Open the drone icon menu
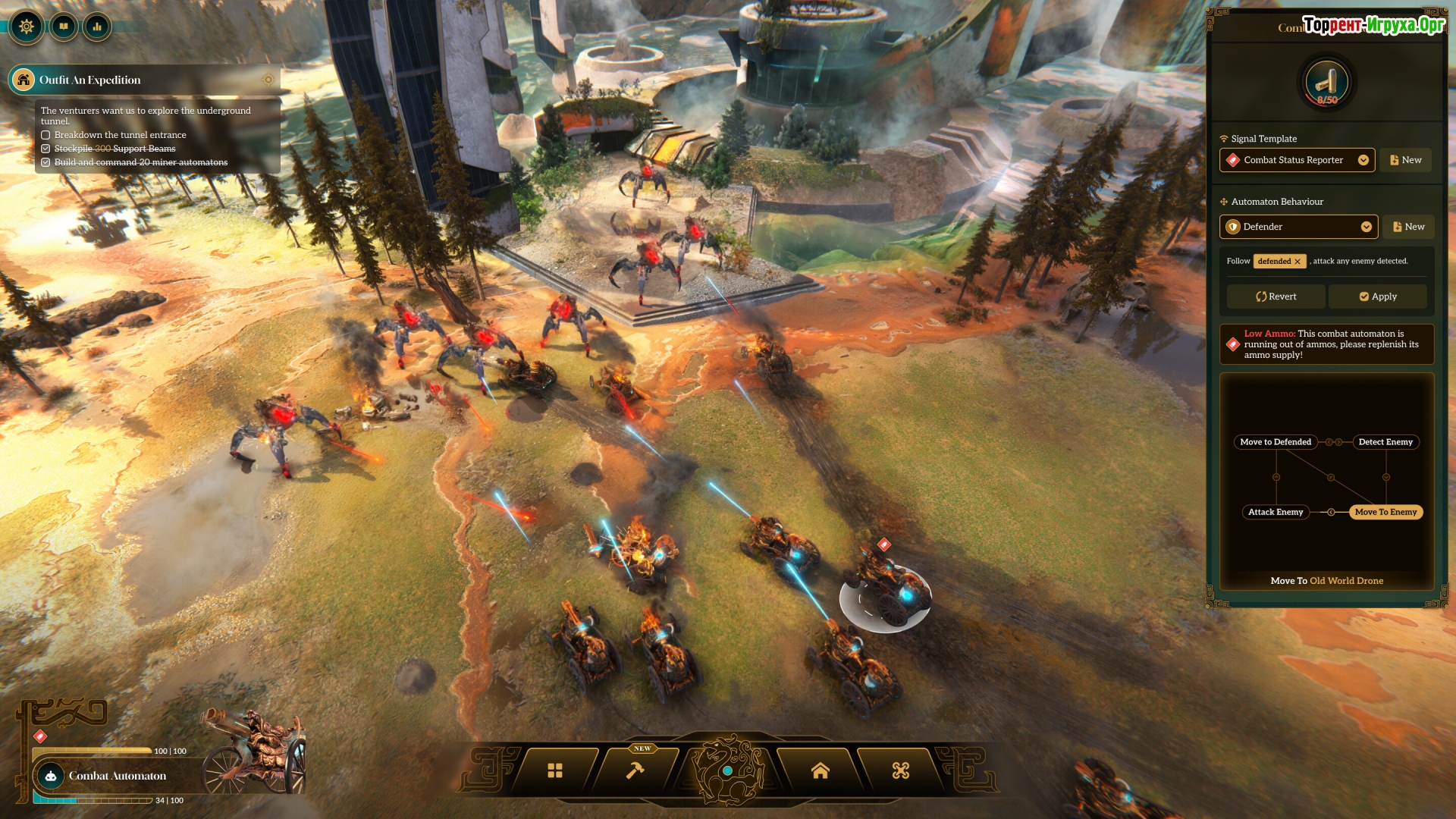Screen dimensions: 1456x819 [x=900, y=771]
